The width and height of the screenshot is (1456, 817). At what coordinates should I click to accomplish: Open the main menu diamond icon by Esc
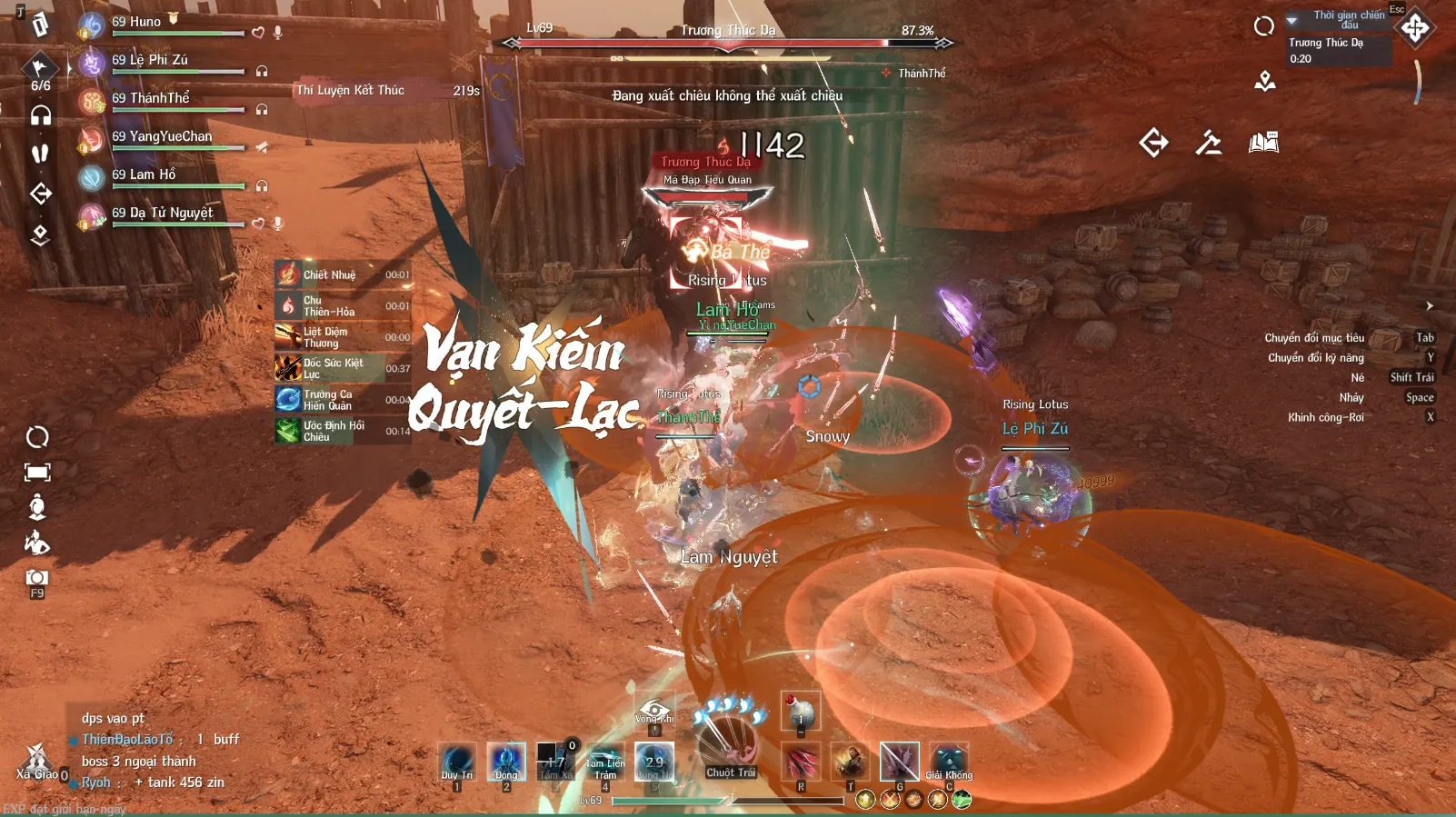1414,27
